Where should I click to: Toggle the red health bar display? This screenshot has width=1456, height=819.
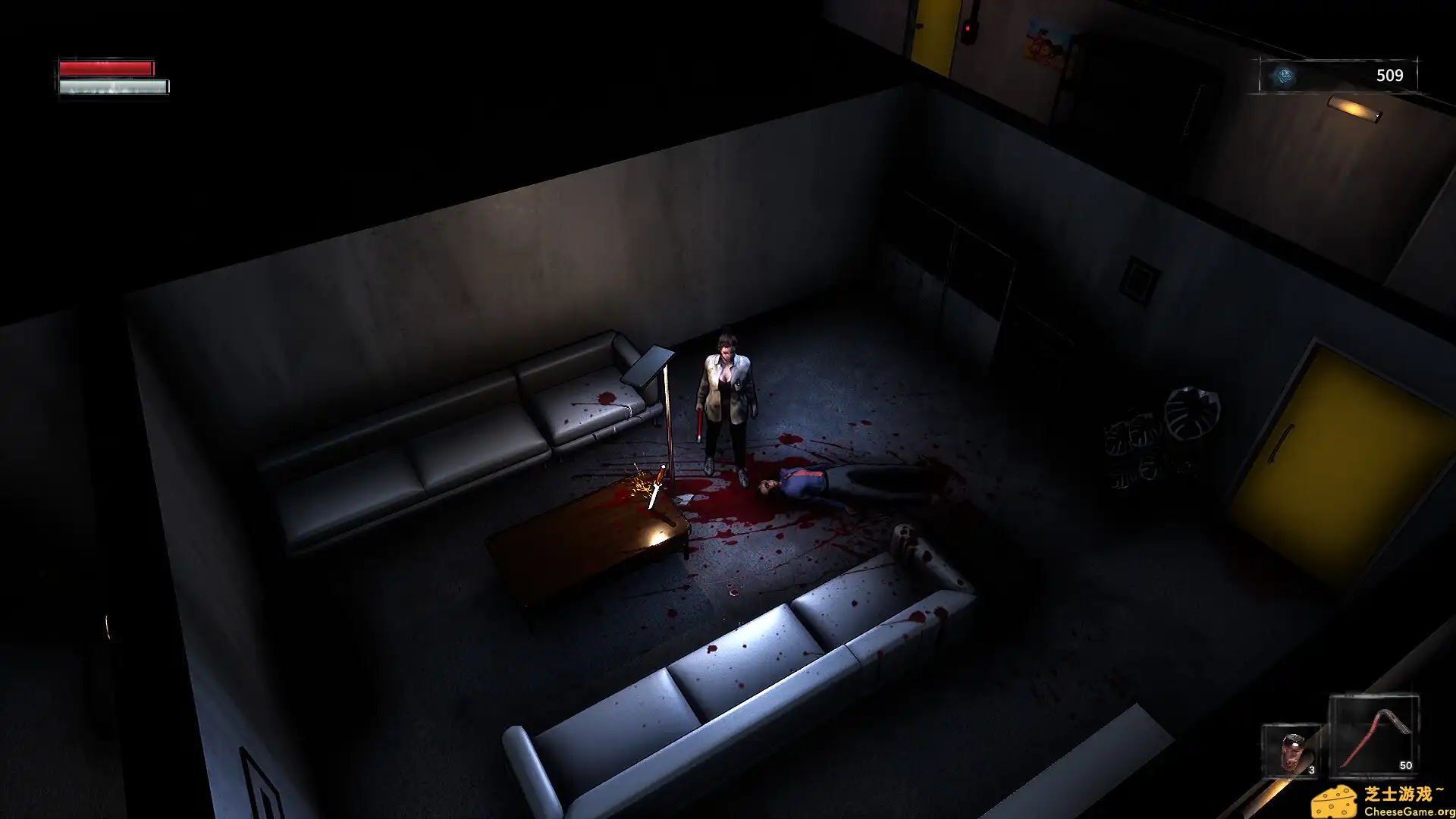106,67
